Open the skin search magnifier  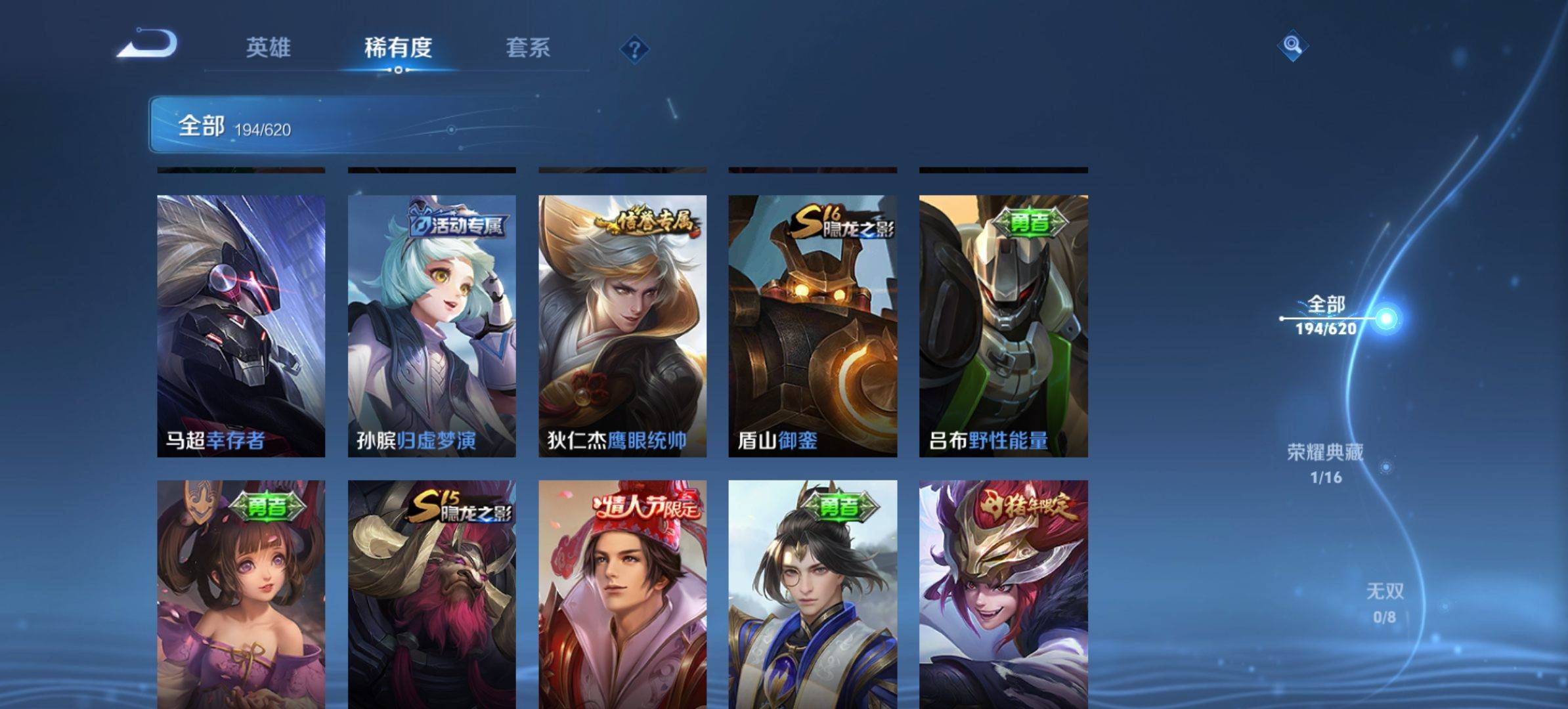(1292, 45)
